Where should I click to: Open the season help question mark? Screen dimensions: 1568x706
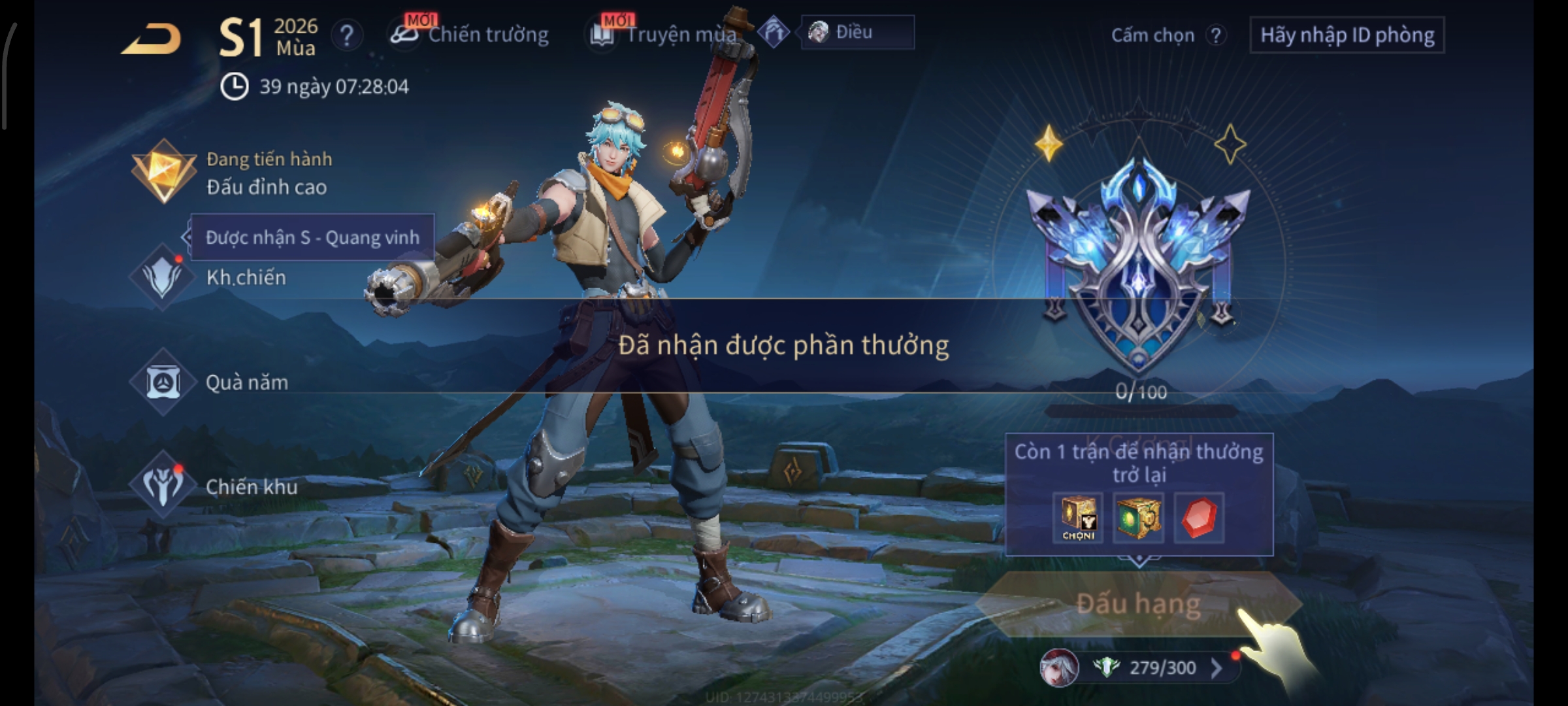coord(347,35)
